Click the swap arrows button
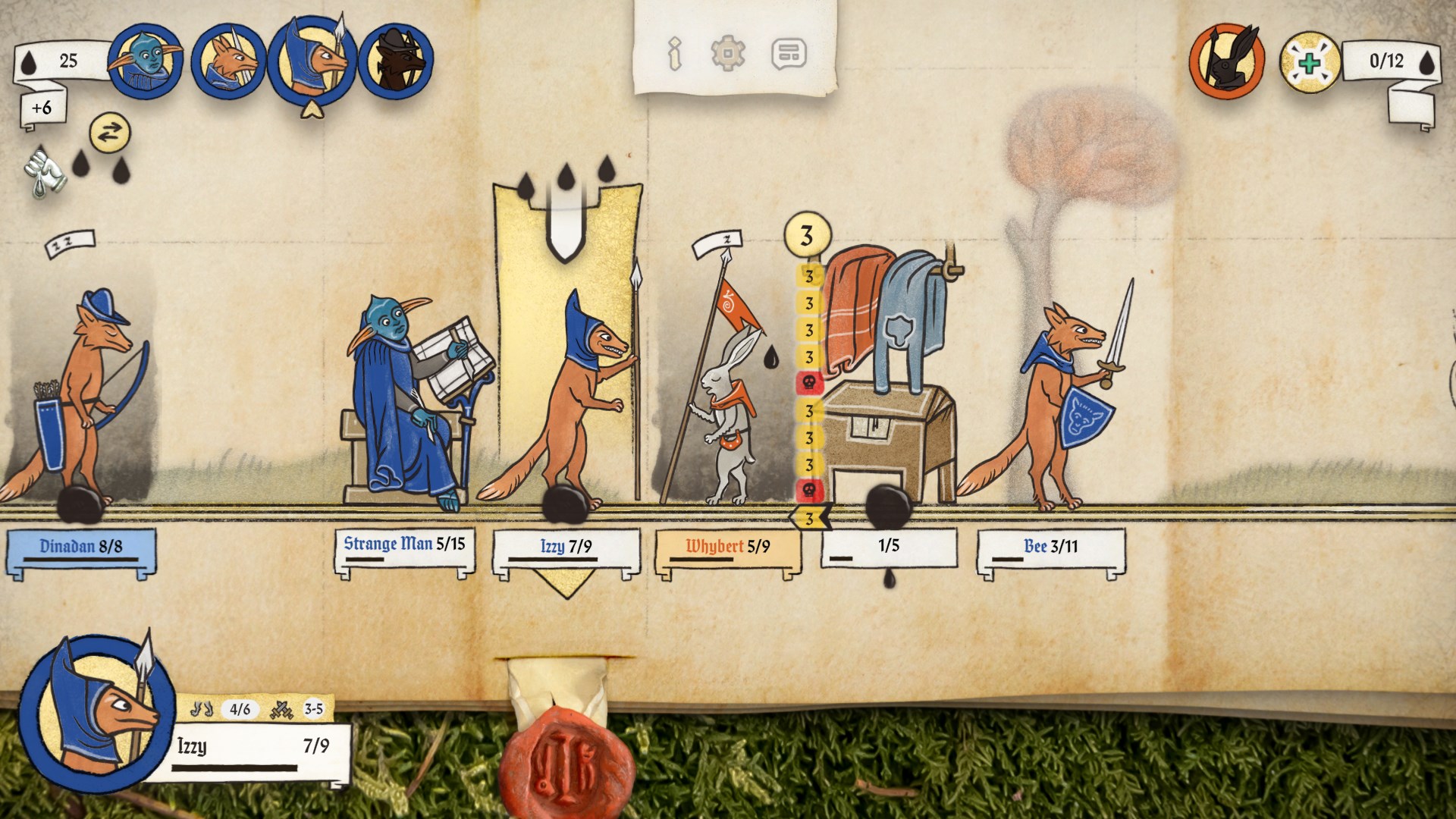The width and height of the screenshot is (1456, 819). pyautogui.click(x=110, y=133)
